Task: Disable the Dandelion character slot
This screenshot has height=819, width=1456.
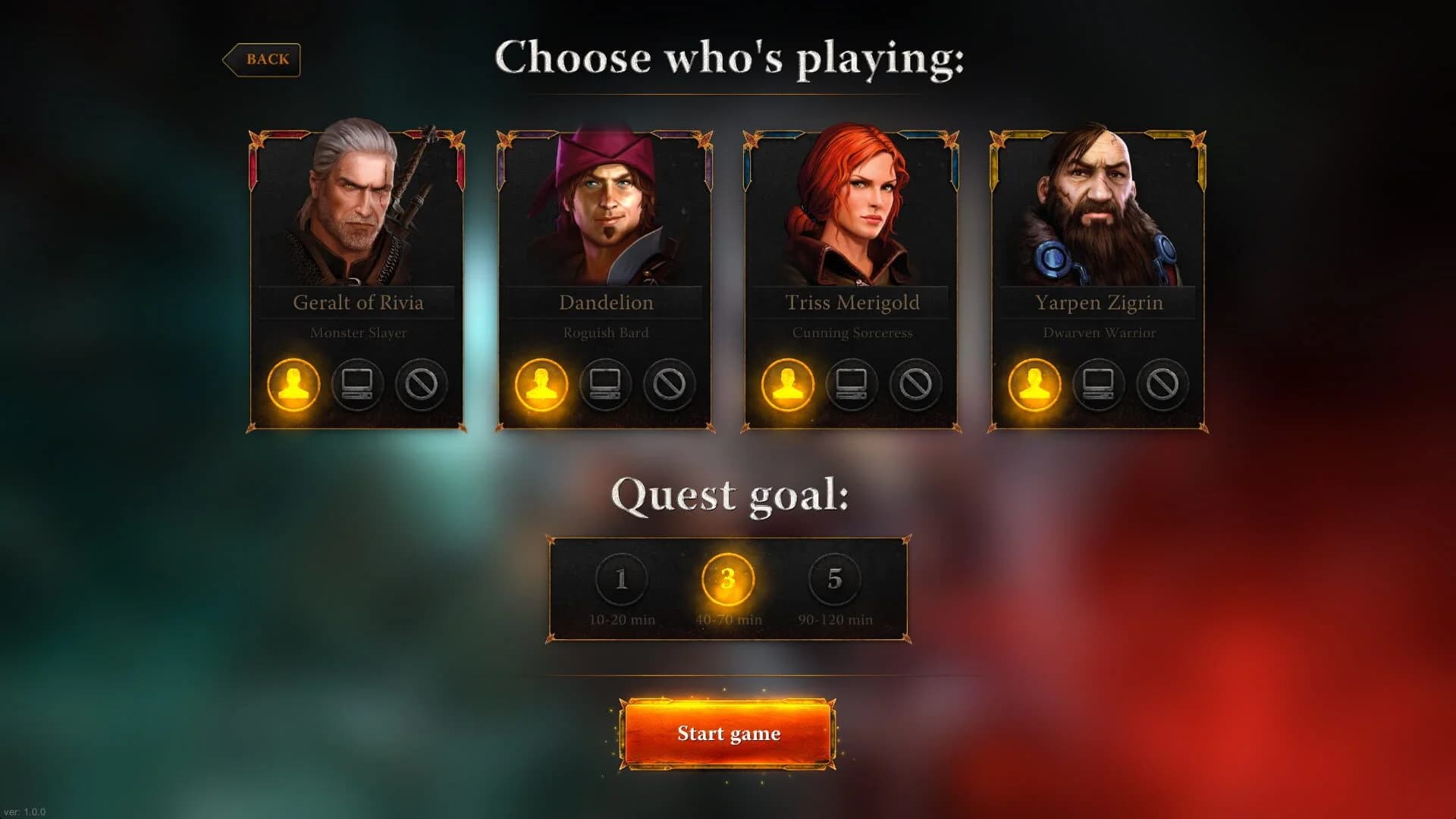Action: click(x=668, y=385)
